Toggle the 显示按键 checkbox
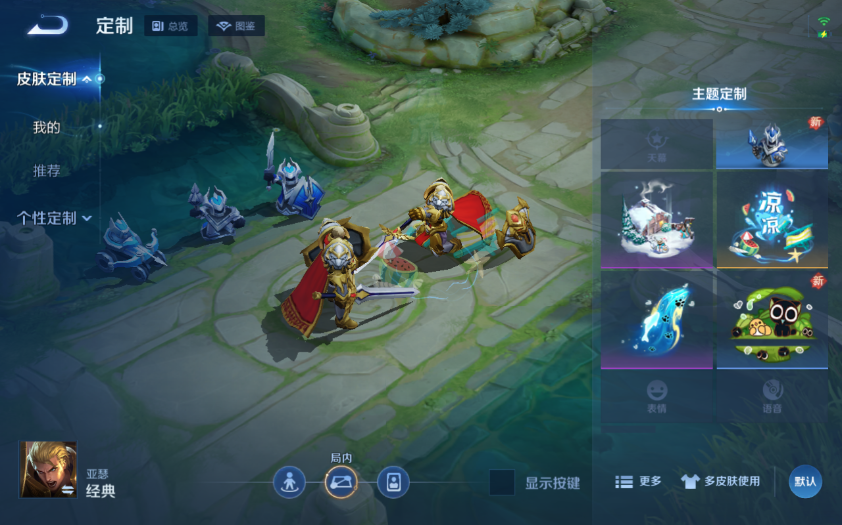 pos(502,482)
